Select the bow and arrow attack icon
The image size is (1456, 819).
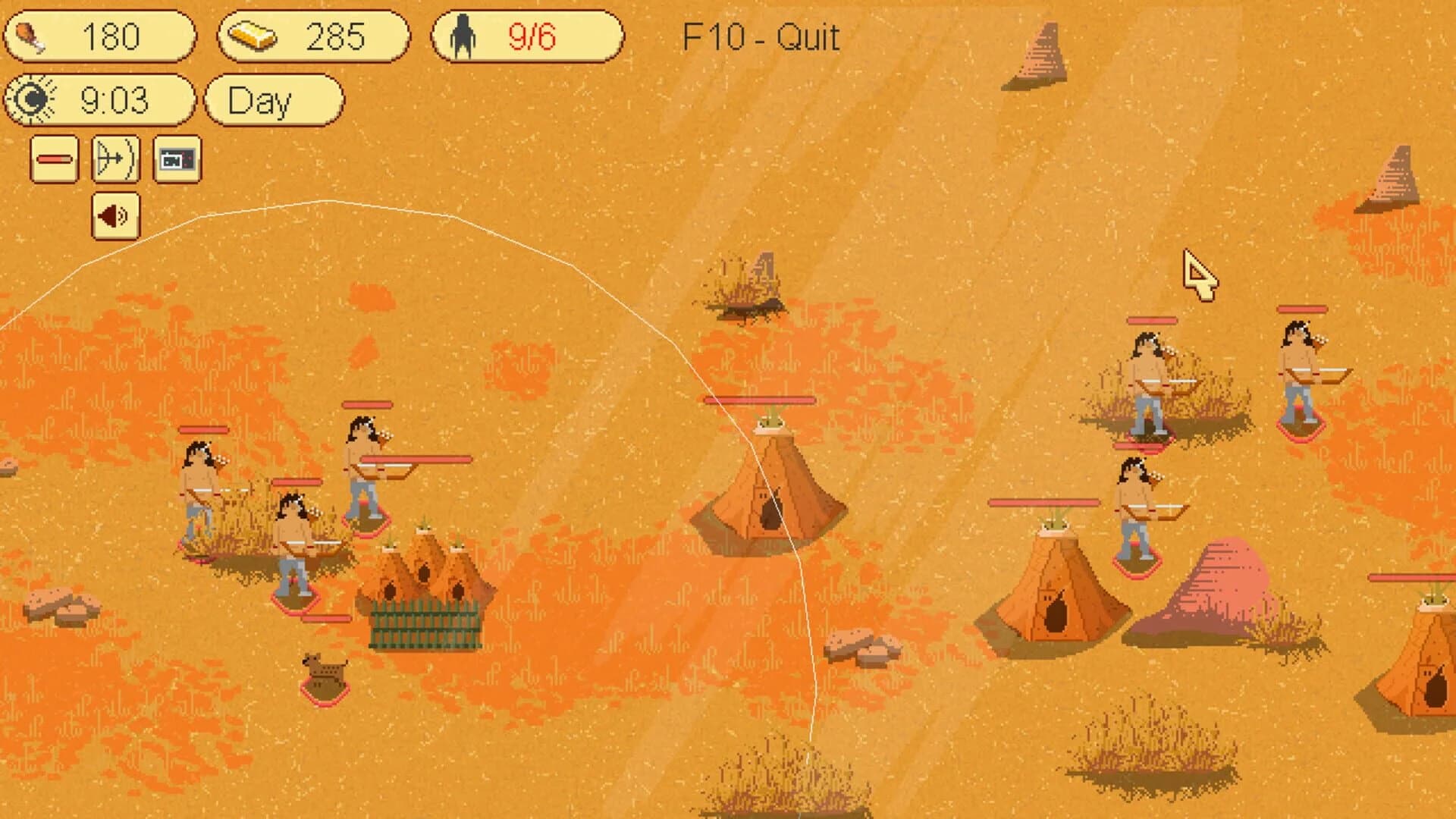click(x=115, y=160)
